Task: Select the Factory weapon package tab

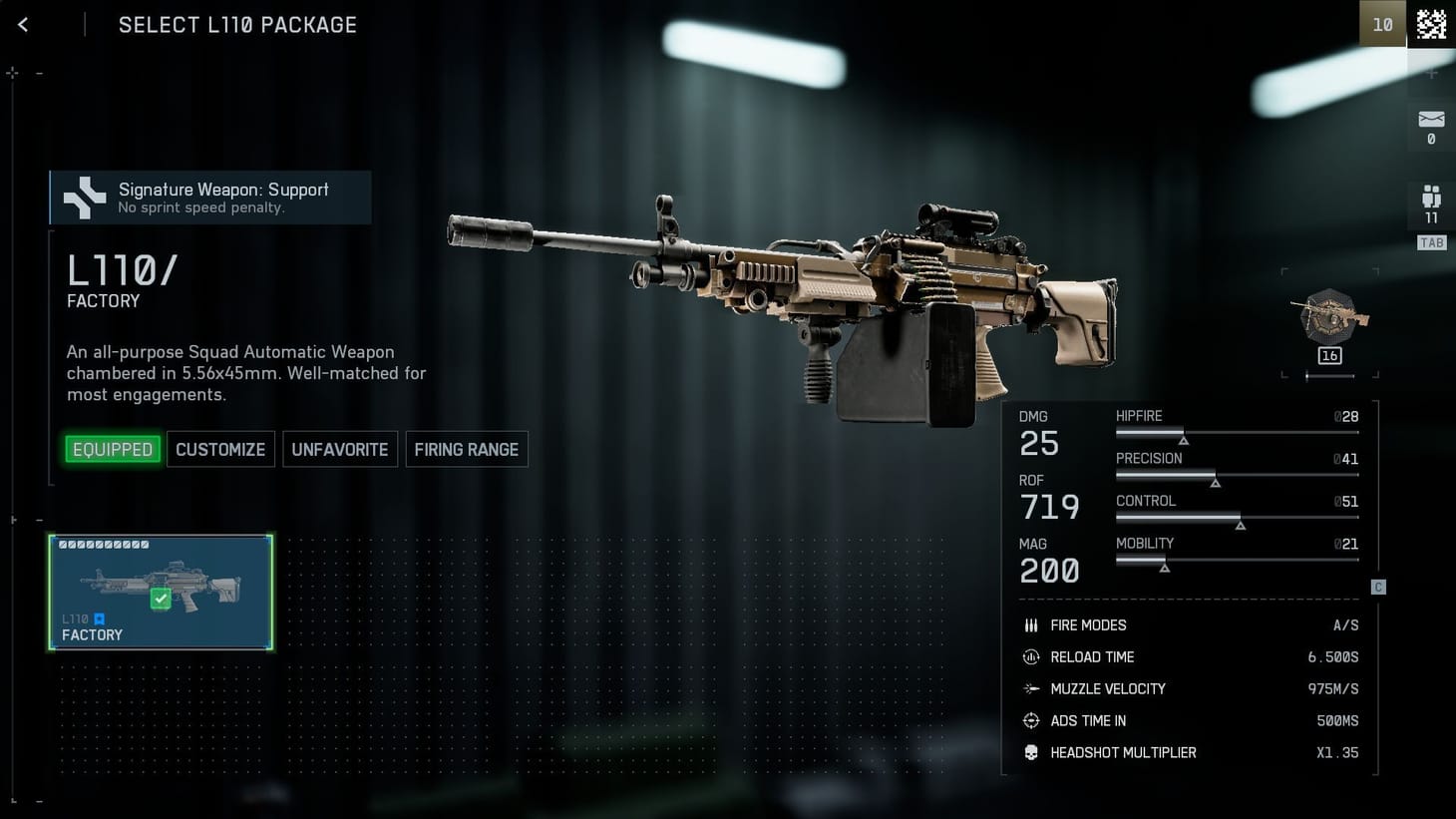Action: point(160,593)
